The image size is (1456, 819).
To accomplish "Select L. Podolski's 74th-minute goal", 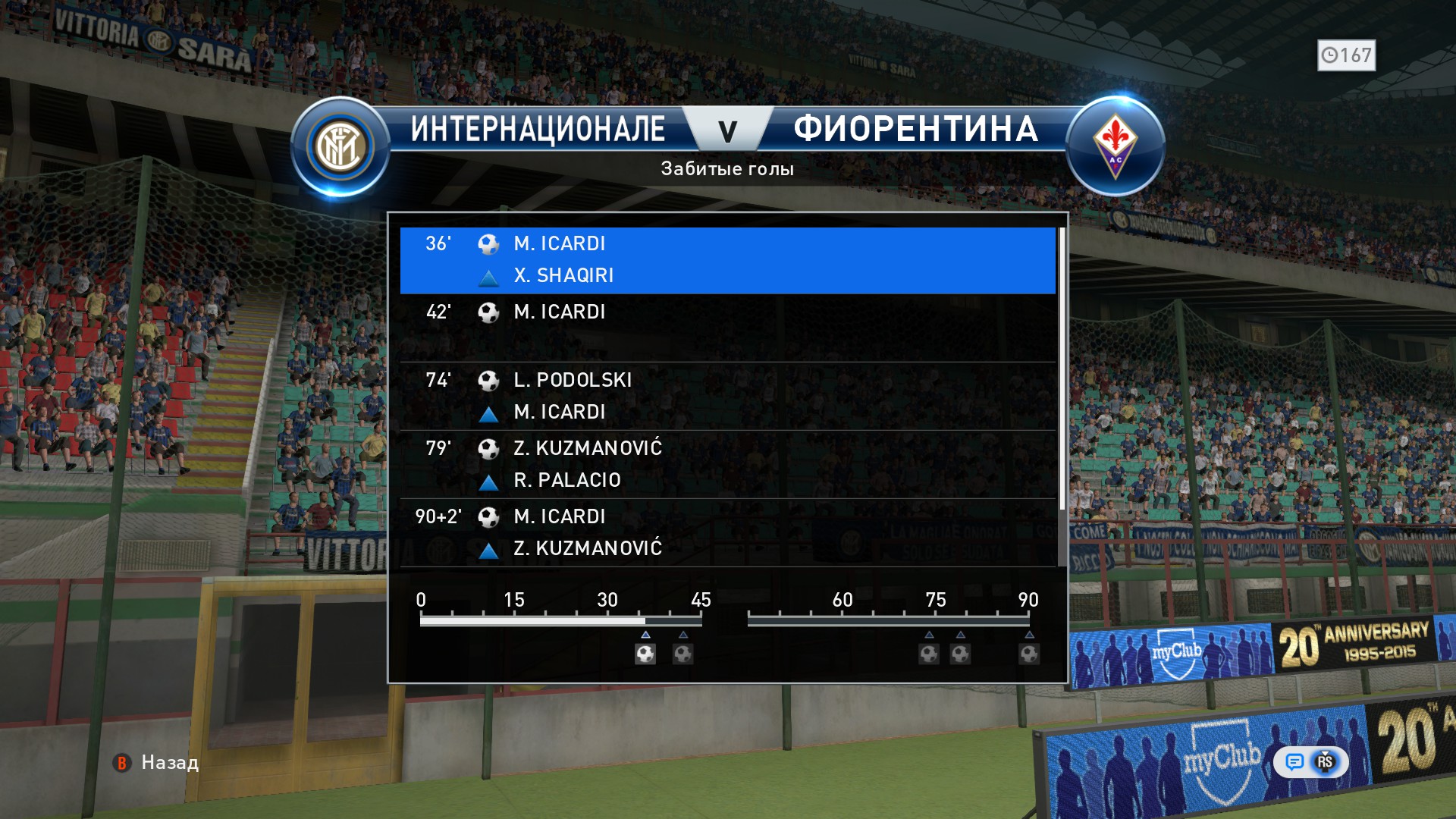I will [x=726, y=396].
